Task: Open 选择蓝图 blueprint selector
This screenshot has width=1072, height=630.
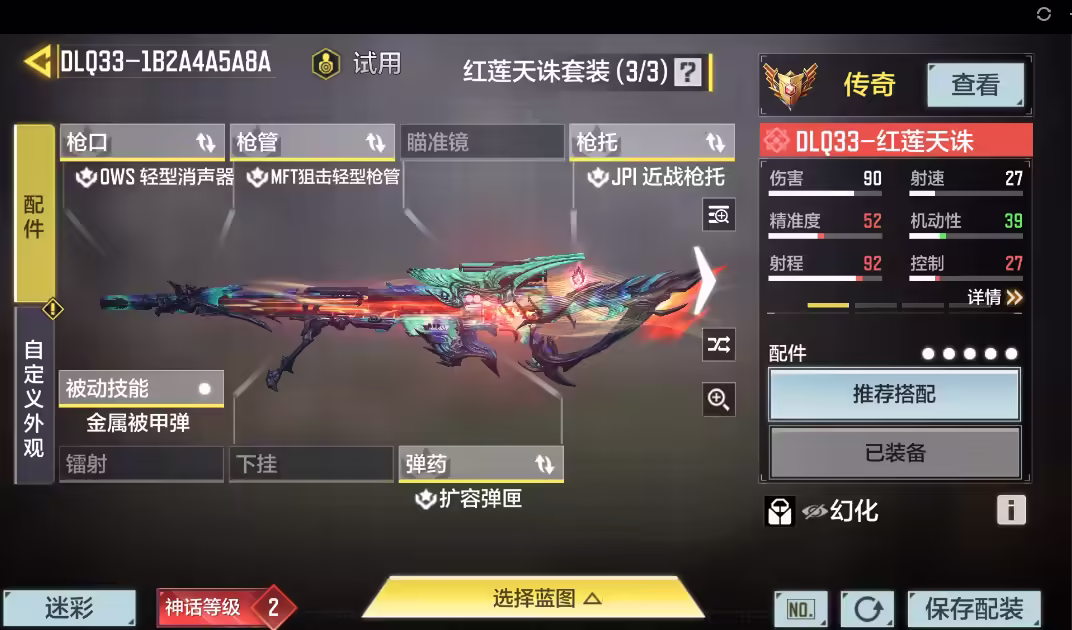Action: coord(533,599)
